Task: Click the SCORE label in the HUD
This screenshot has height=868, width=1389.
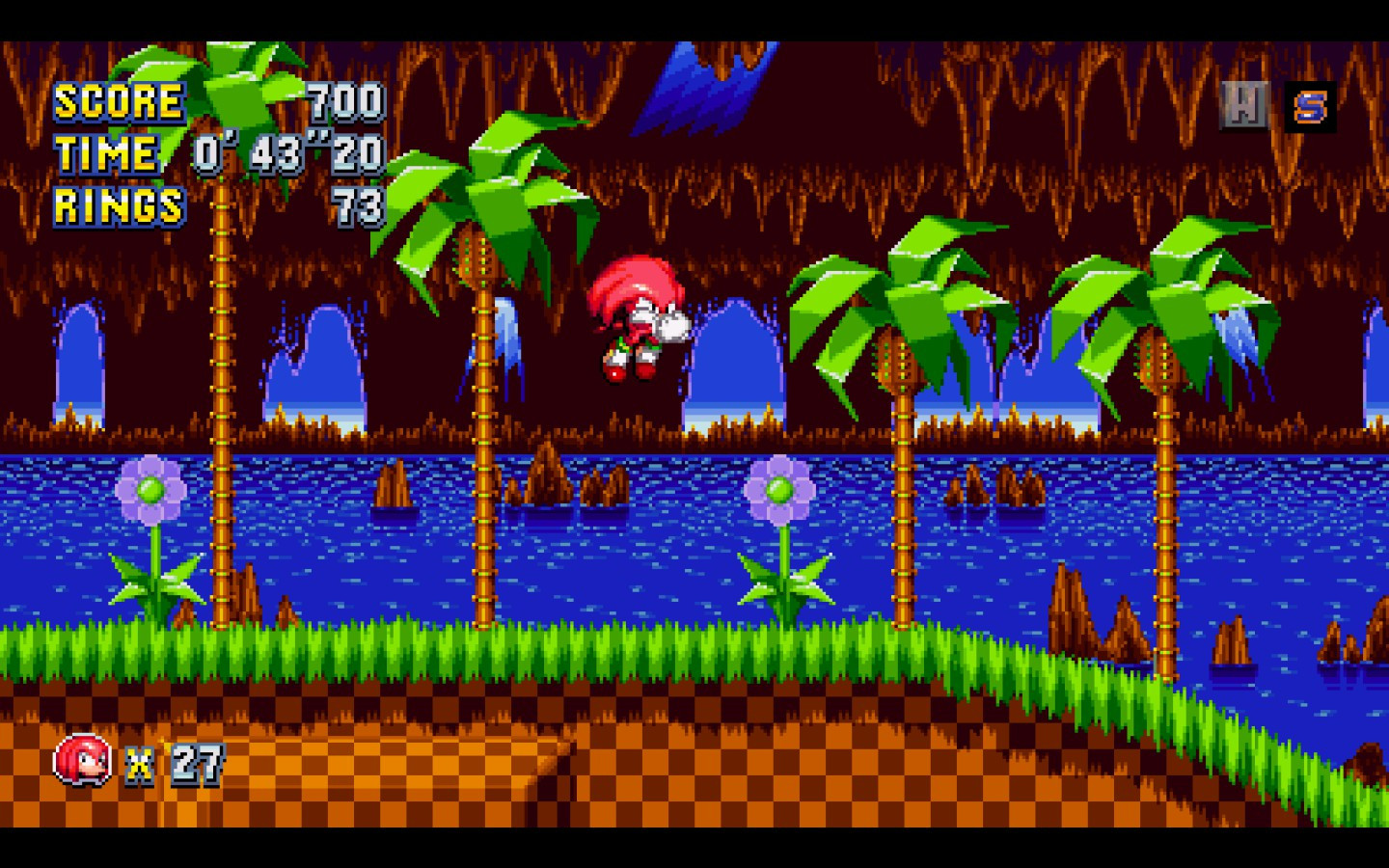Action: [118, 100]
